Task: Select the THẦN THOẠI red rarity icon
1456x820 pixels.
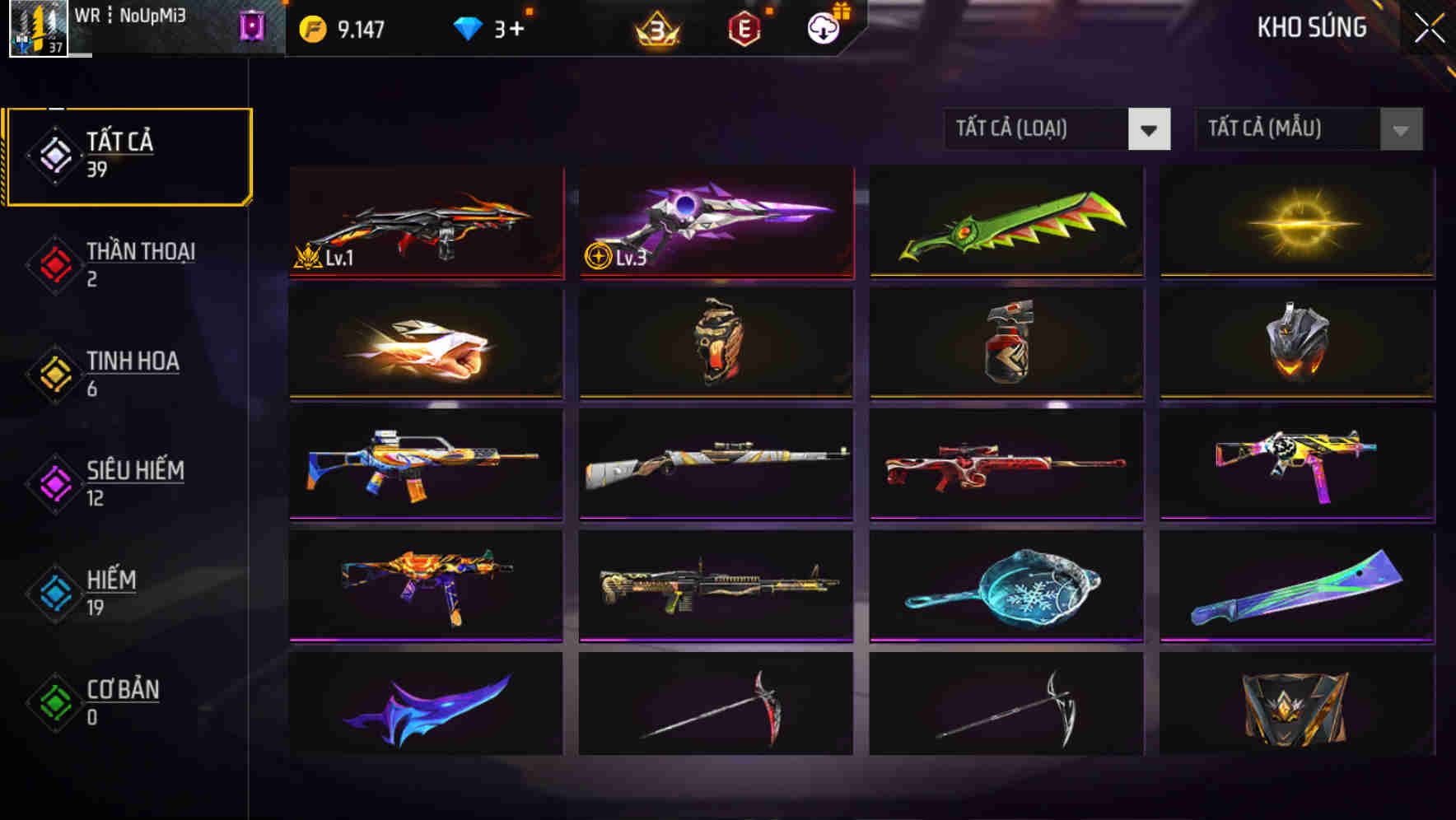Action: click(54, 263)
